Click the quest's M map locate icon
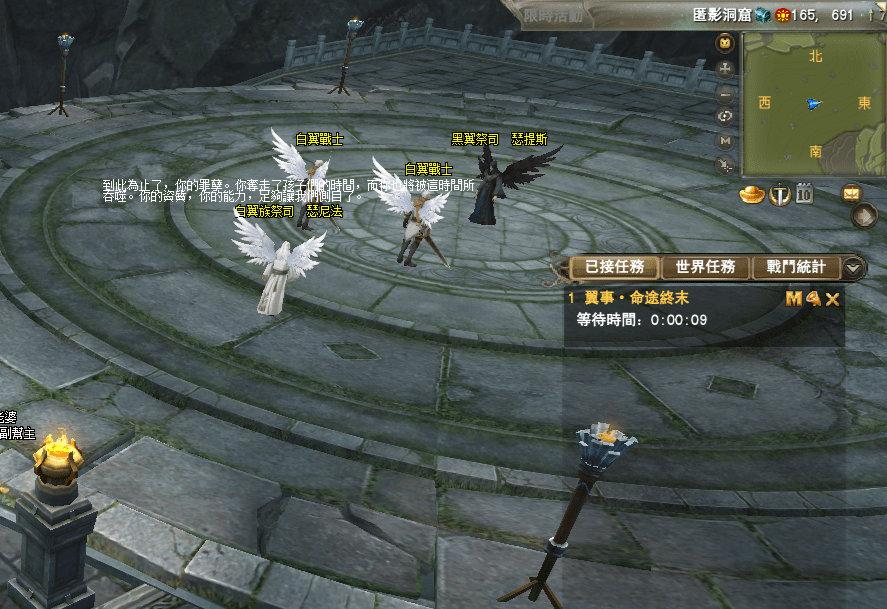Screen dimensions: 887x609 click(x=793, y=298)
